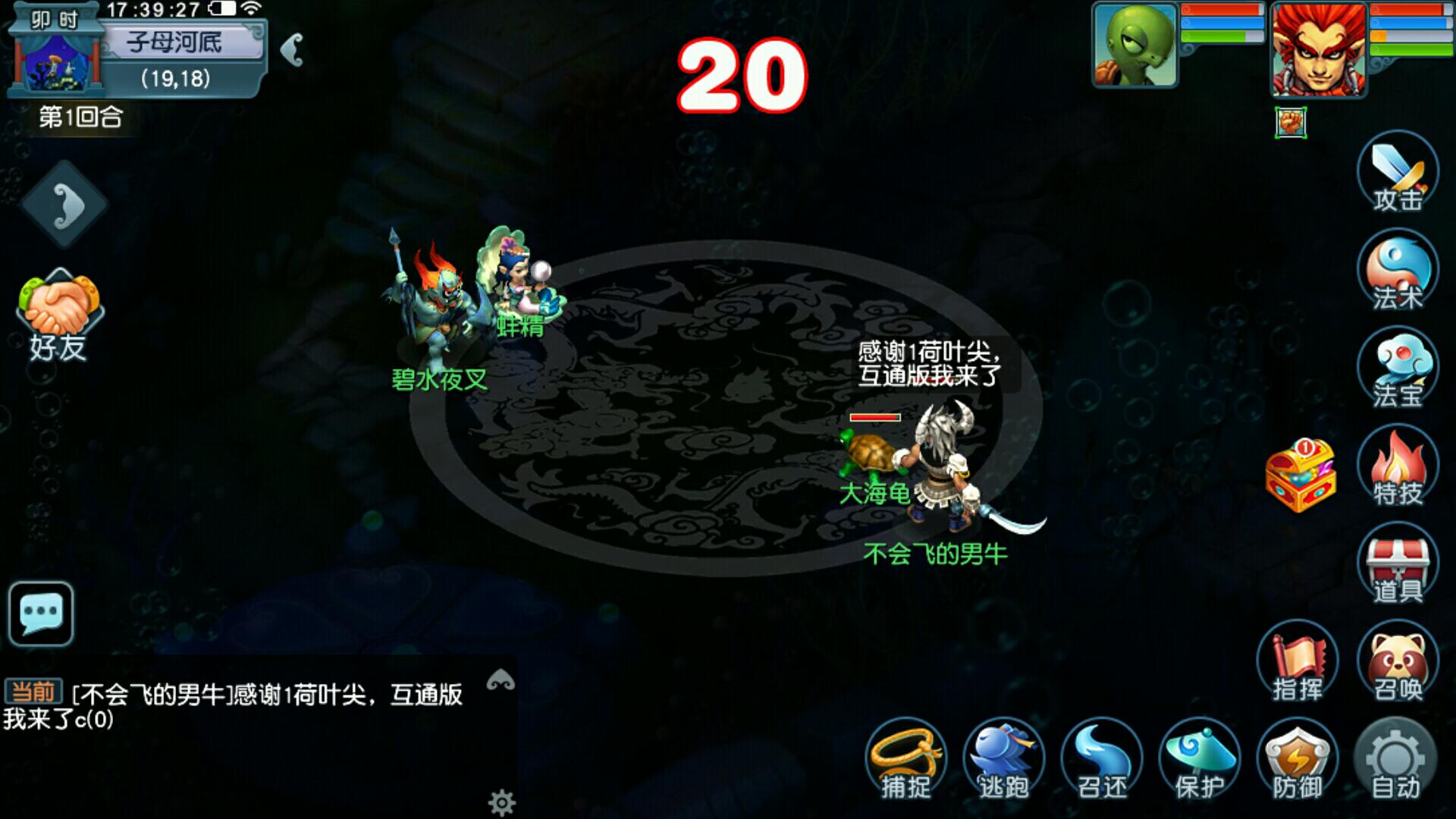The height and width of the screenshot is (819, 1456).
Task: Choose the 指挥 command flag button
Action: tap(1298, 665)
